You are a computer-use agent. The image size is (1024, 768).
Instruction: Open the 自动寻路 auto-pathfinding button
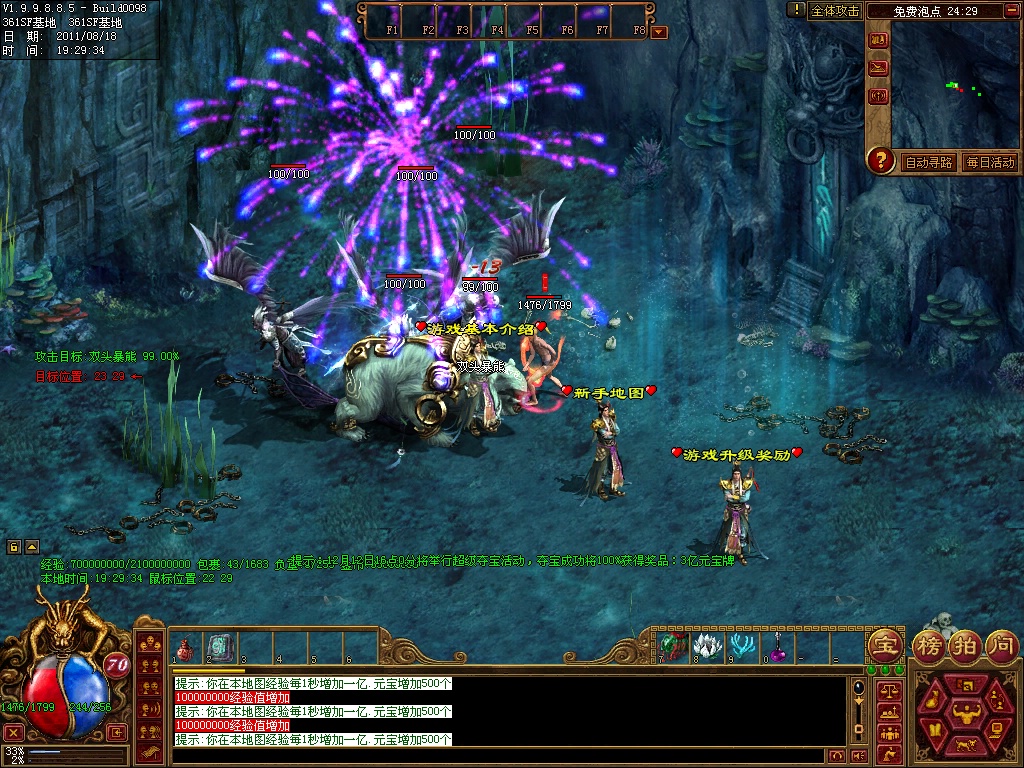pos(929,162)
